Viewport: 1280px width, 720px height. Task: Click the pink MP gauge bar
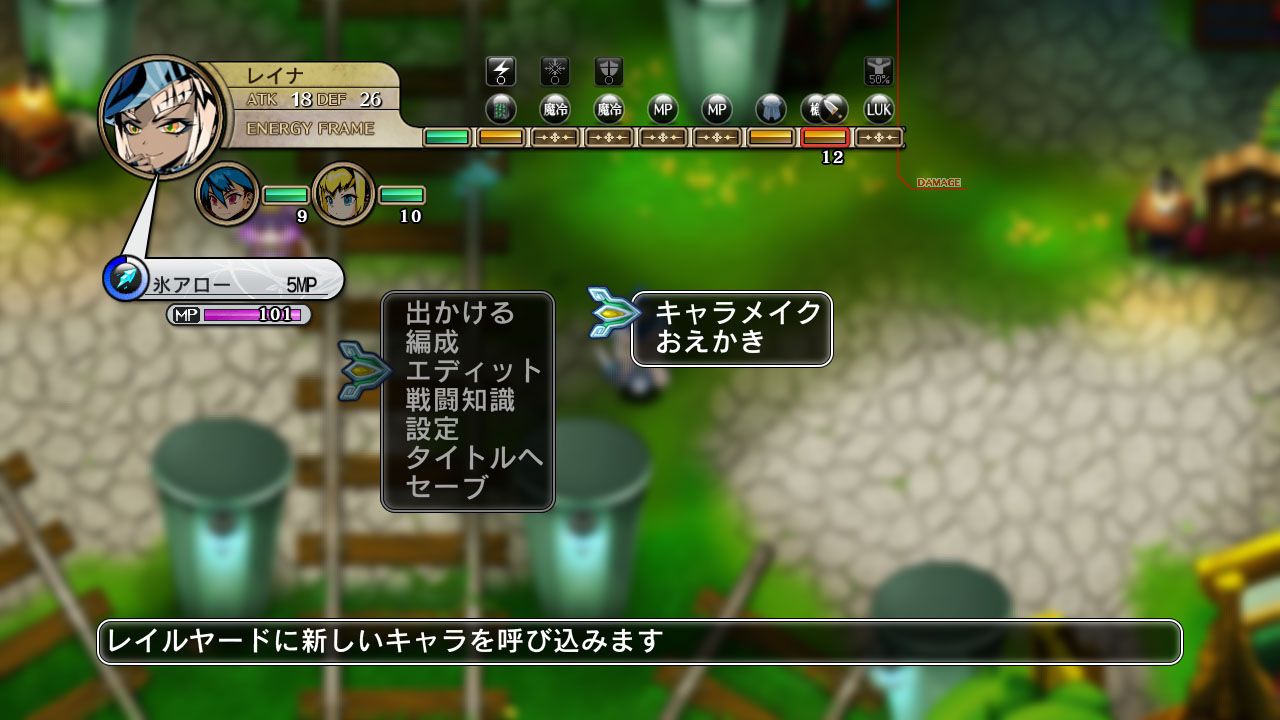pos(250,315)
